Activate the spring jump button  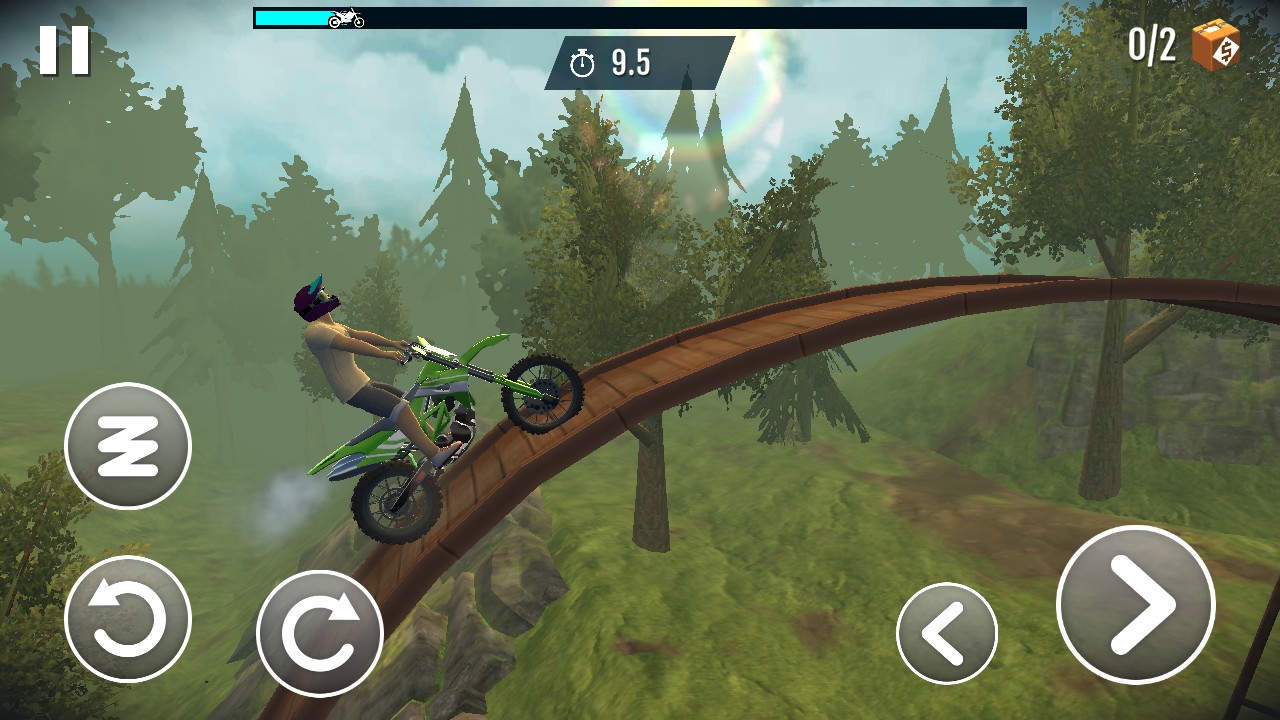128,446
